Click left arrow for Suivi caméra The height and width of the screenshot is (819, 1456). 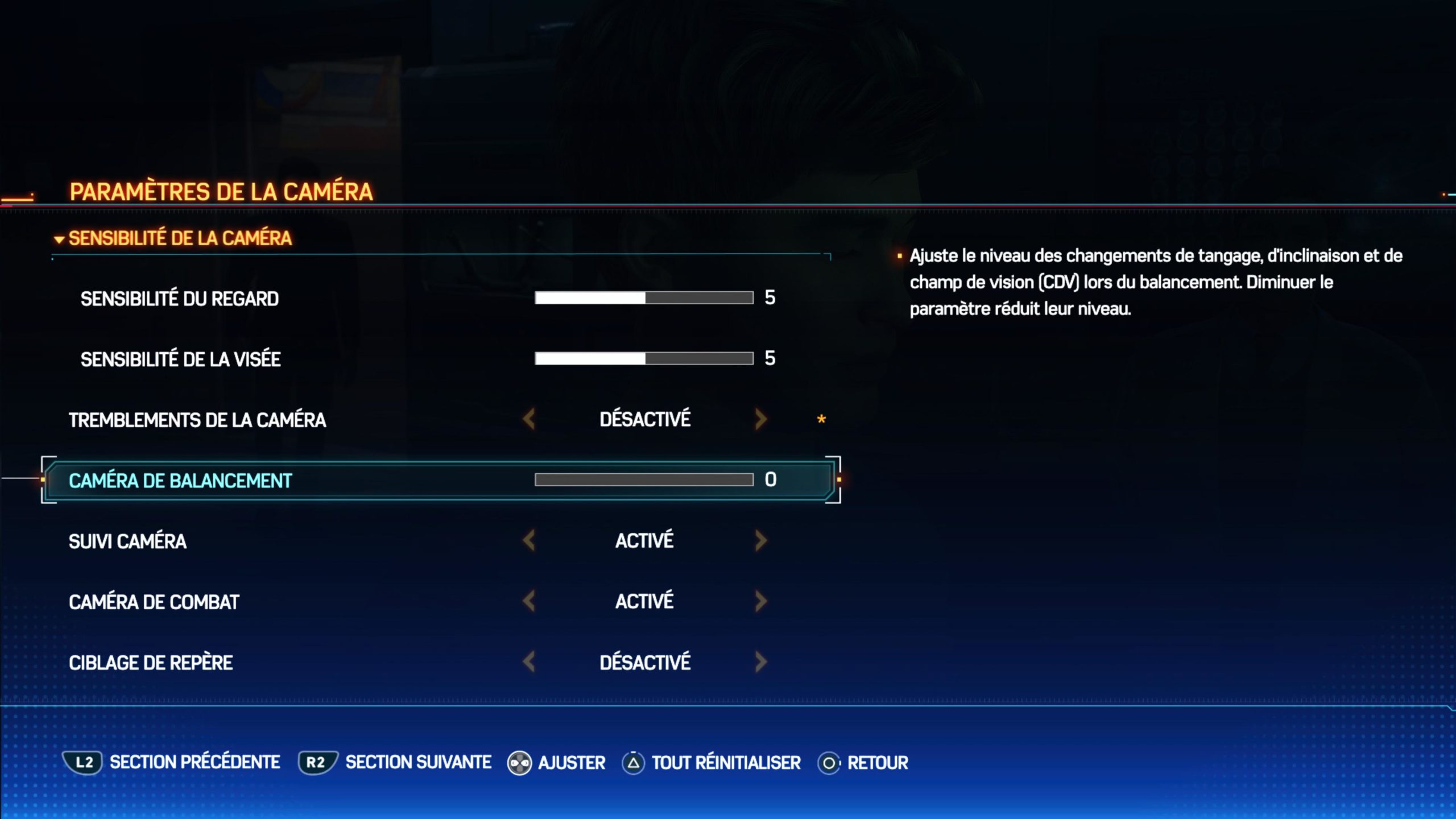(x=529, y=541)
